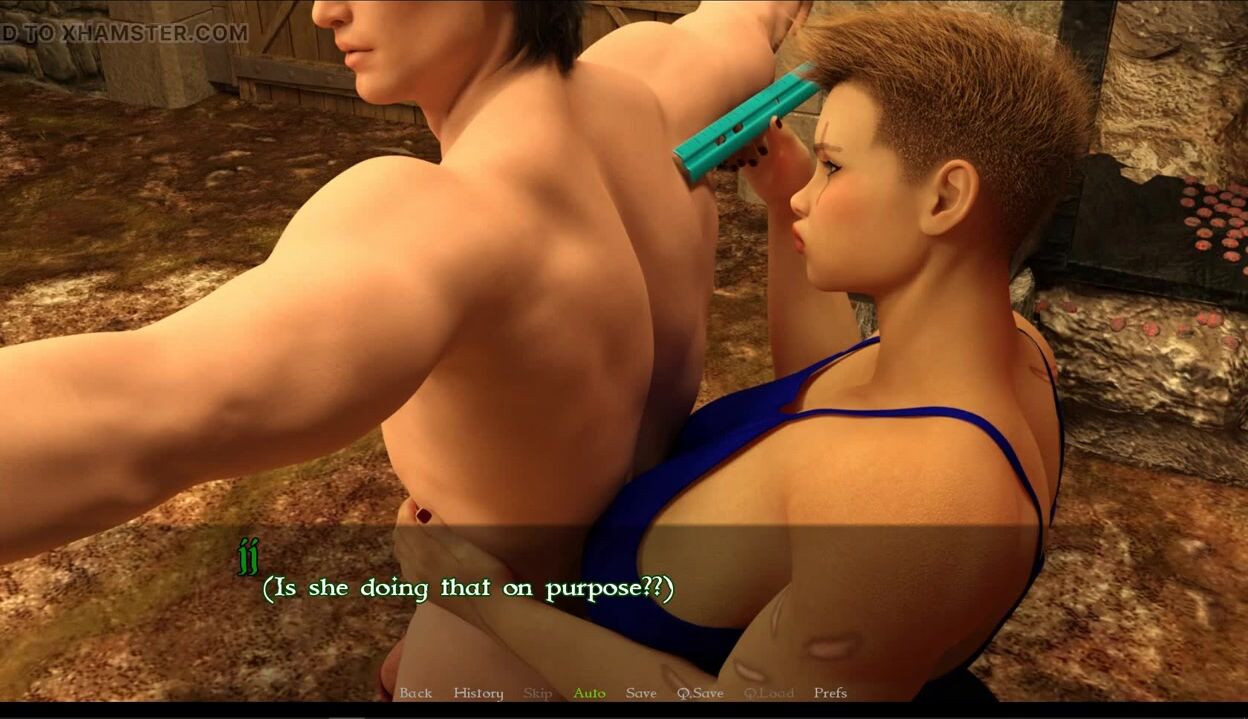Toggle Auto-advance mode

click(x=589, y=693)
